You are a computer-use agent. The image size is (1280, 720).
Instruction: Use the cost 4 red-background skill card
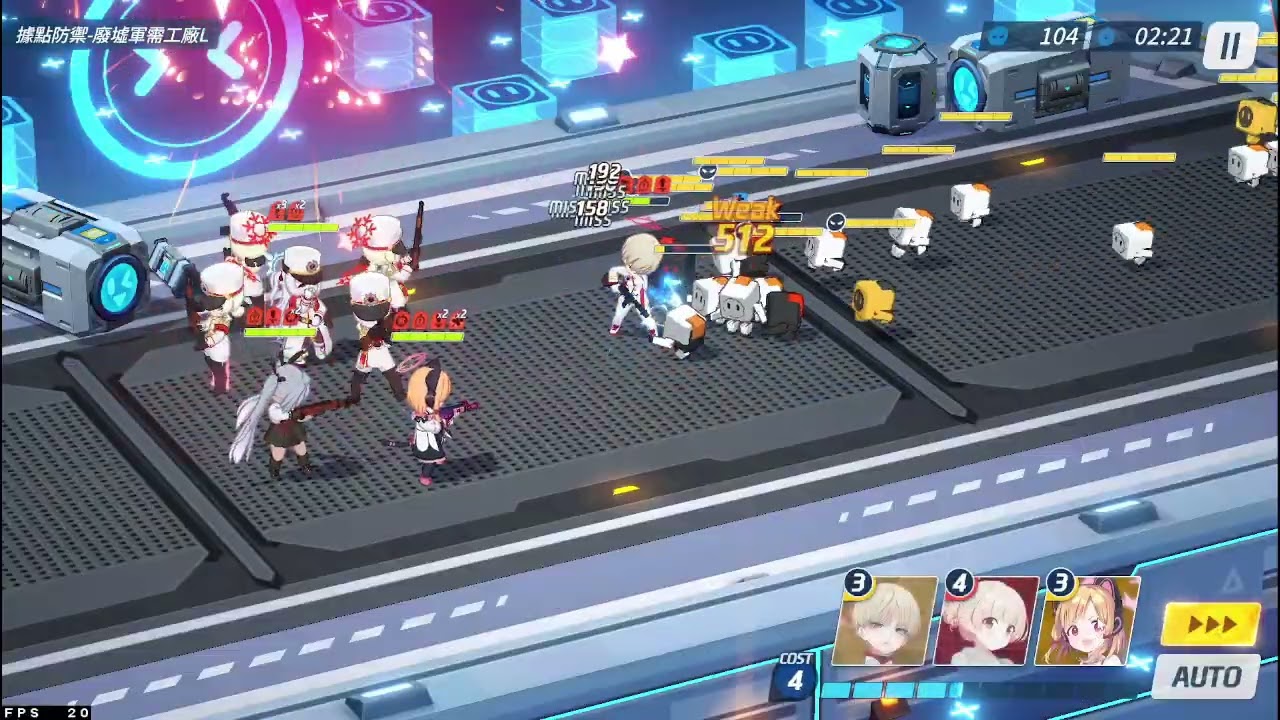point(986,622)
